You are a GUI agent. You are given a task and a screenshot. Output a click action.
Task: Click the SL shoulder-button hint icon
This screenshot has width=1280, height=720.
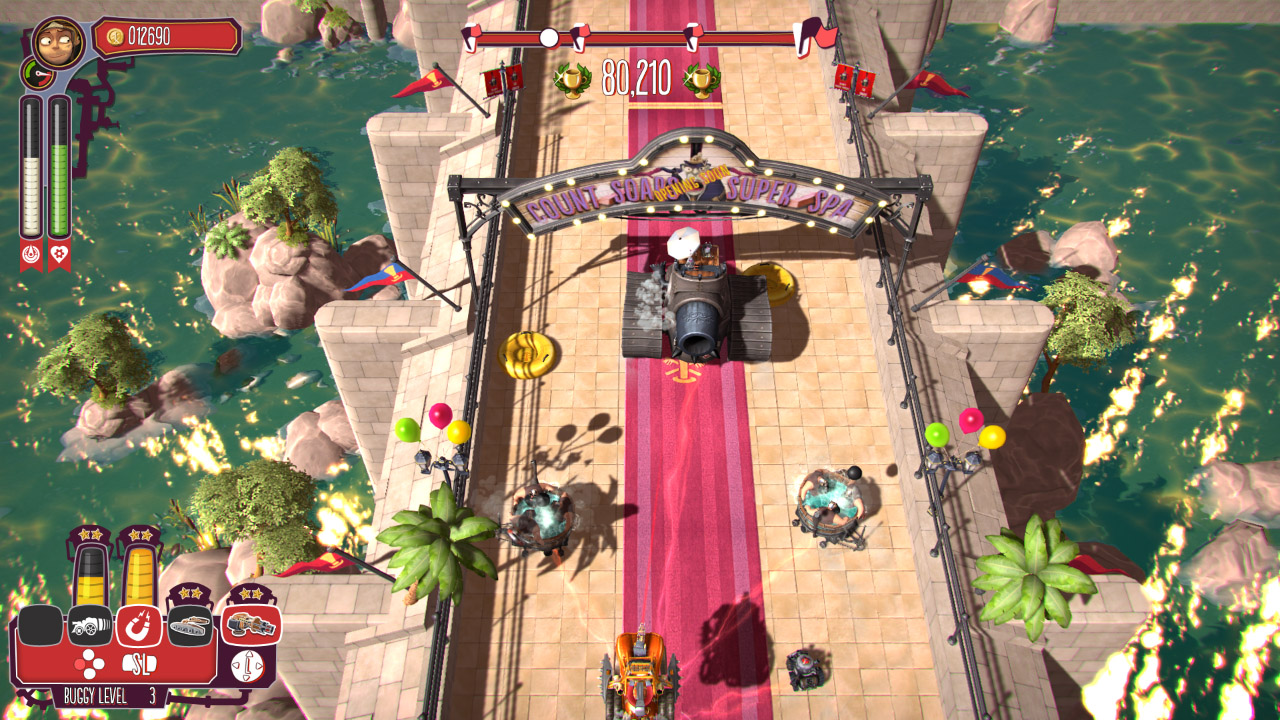pyautogui.click(x=139, y=664)
